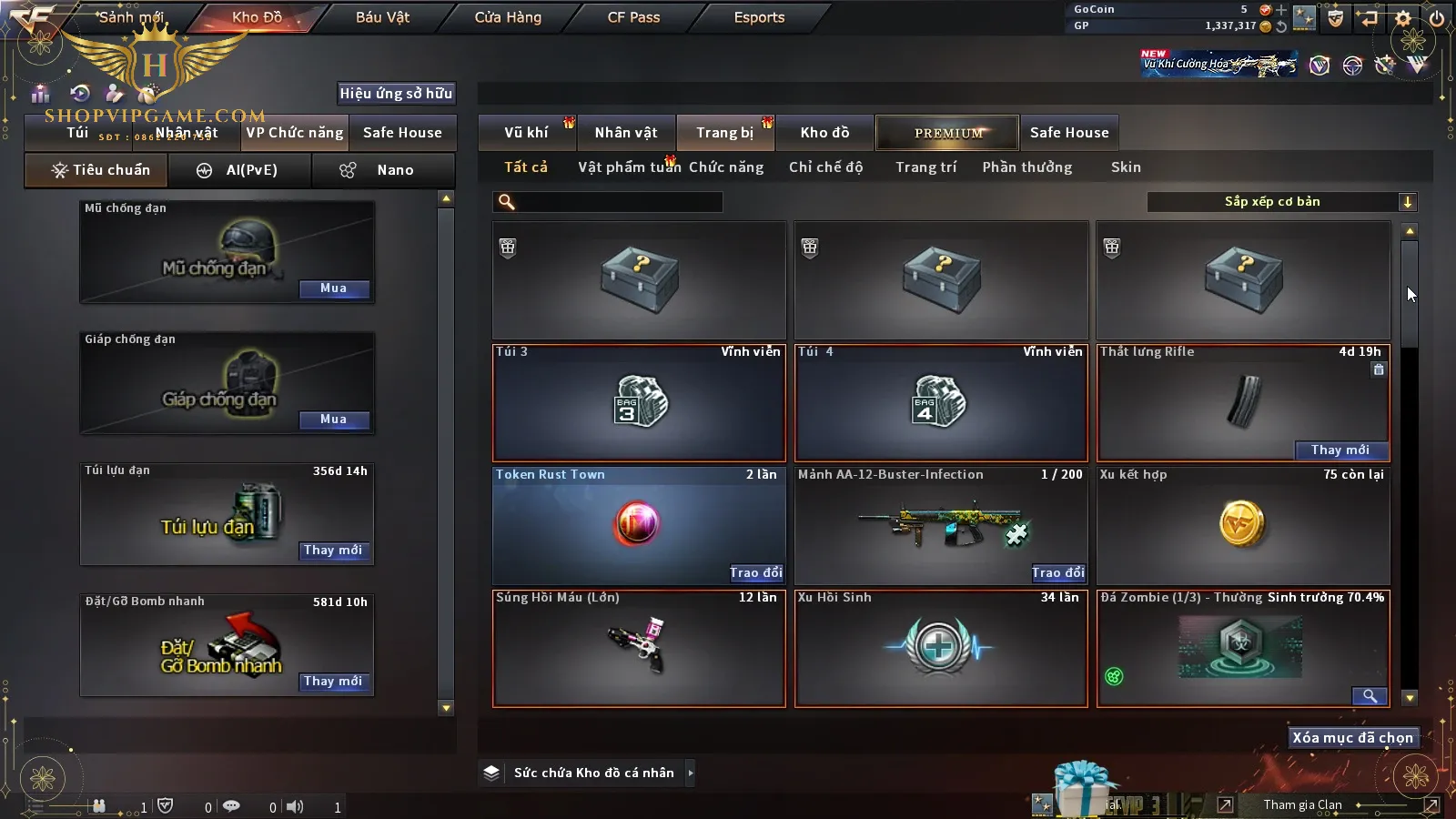Delete selected items with Xóa mục đã chọn
This screenshot has width=1456, height=819.
point(1352,738)
